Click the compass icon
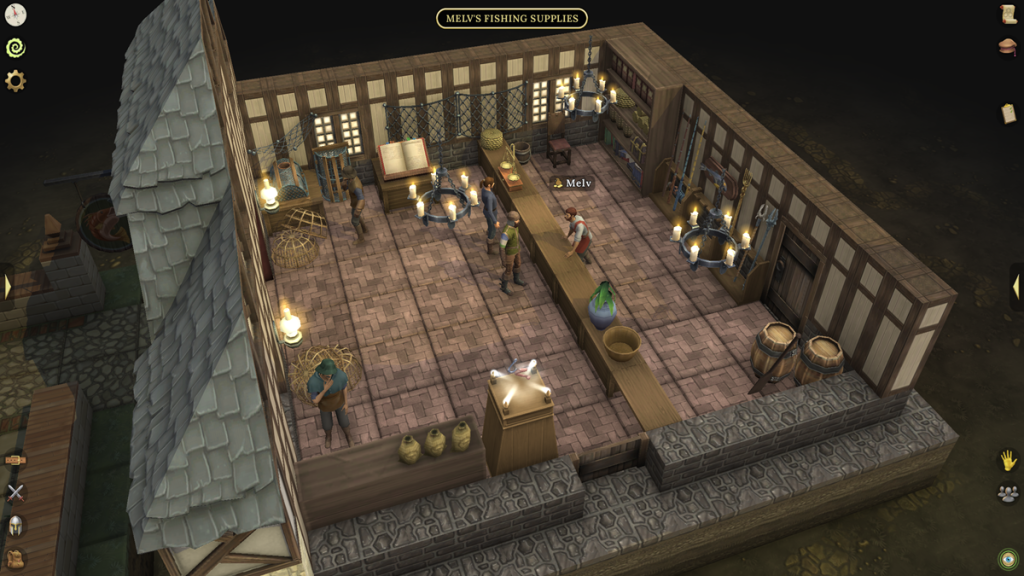The width and height of the screenshot is (1024, 576). click(x=15, y=14)
